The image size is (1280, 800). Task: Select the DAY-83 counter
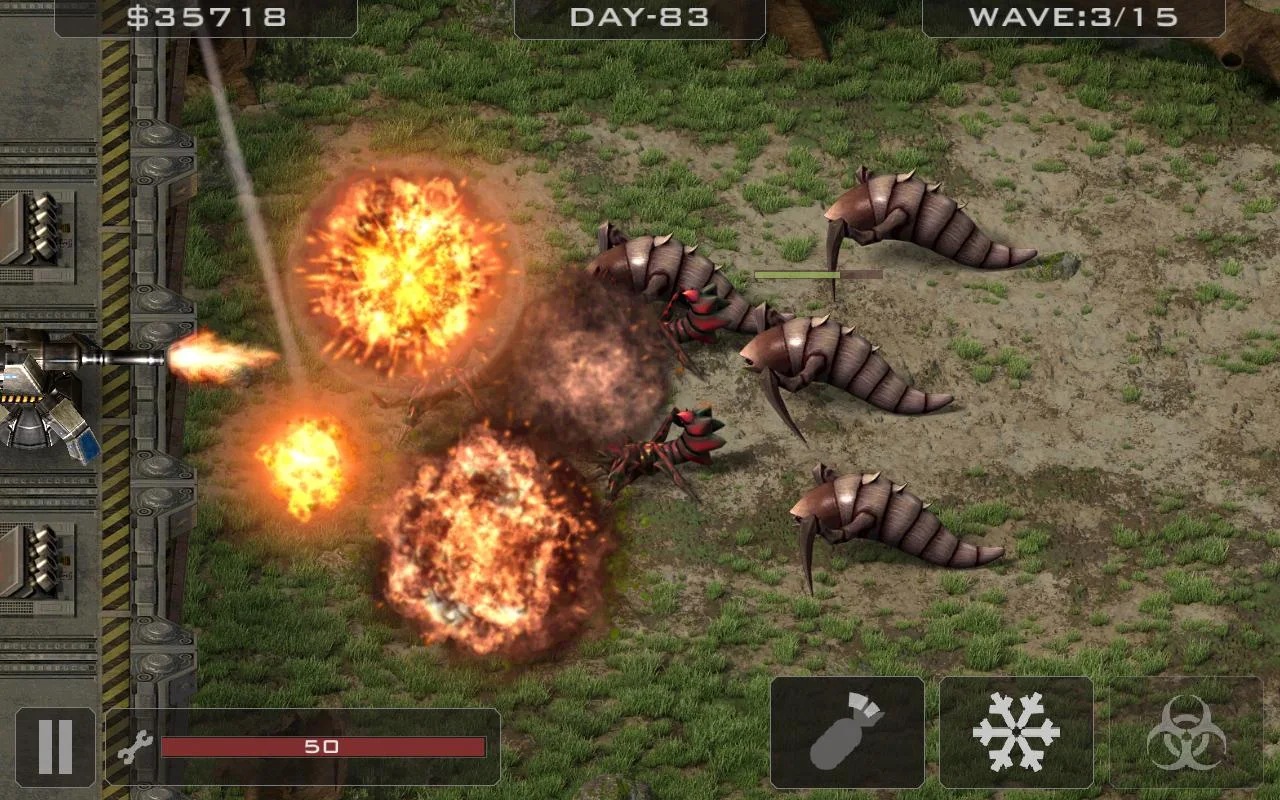(x=640, y=16)
